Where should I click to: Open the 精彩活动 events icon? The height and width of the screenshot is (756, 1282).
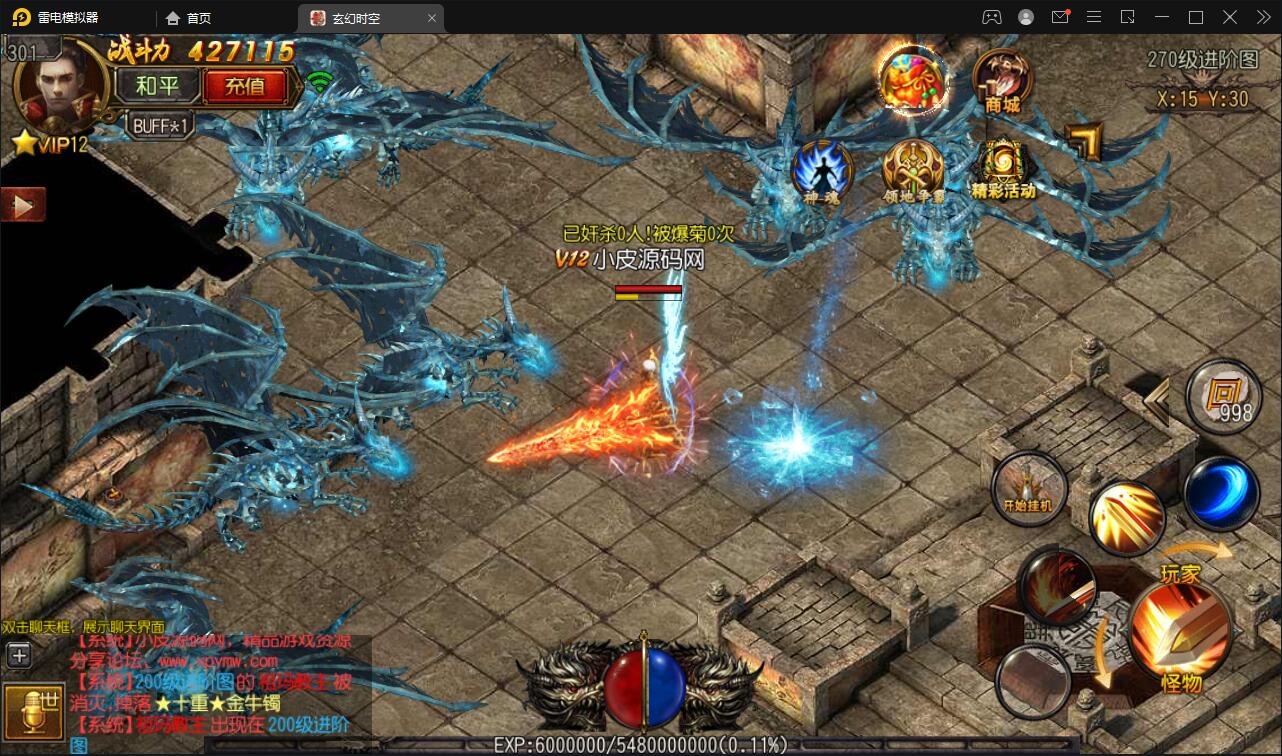click(x=1002, y=170)
